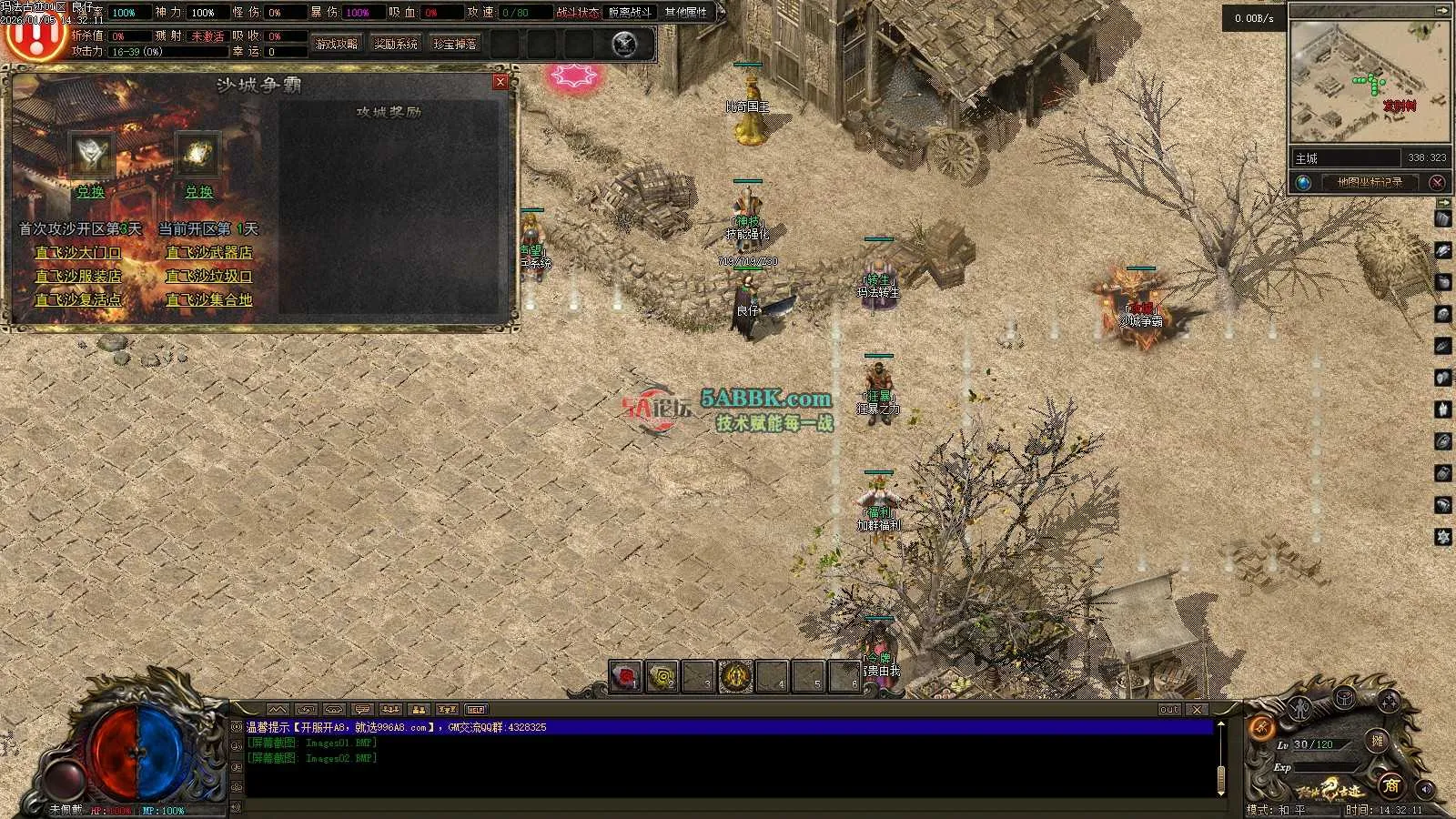Show 其他属性 stats
The width and height of the screenshot is (1456, 819).
coord(686,12)
